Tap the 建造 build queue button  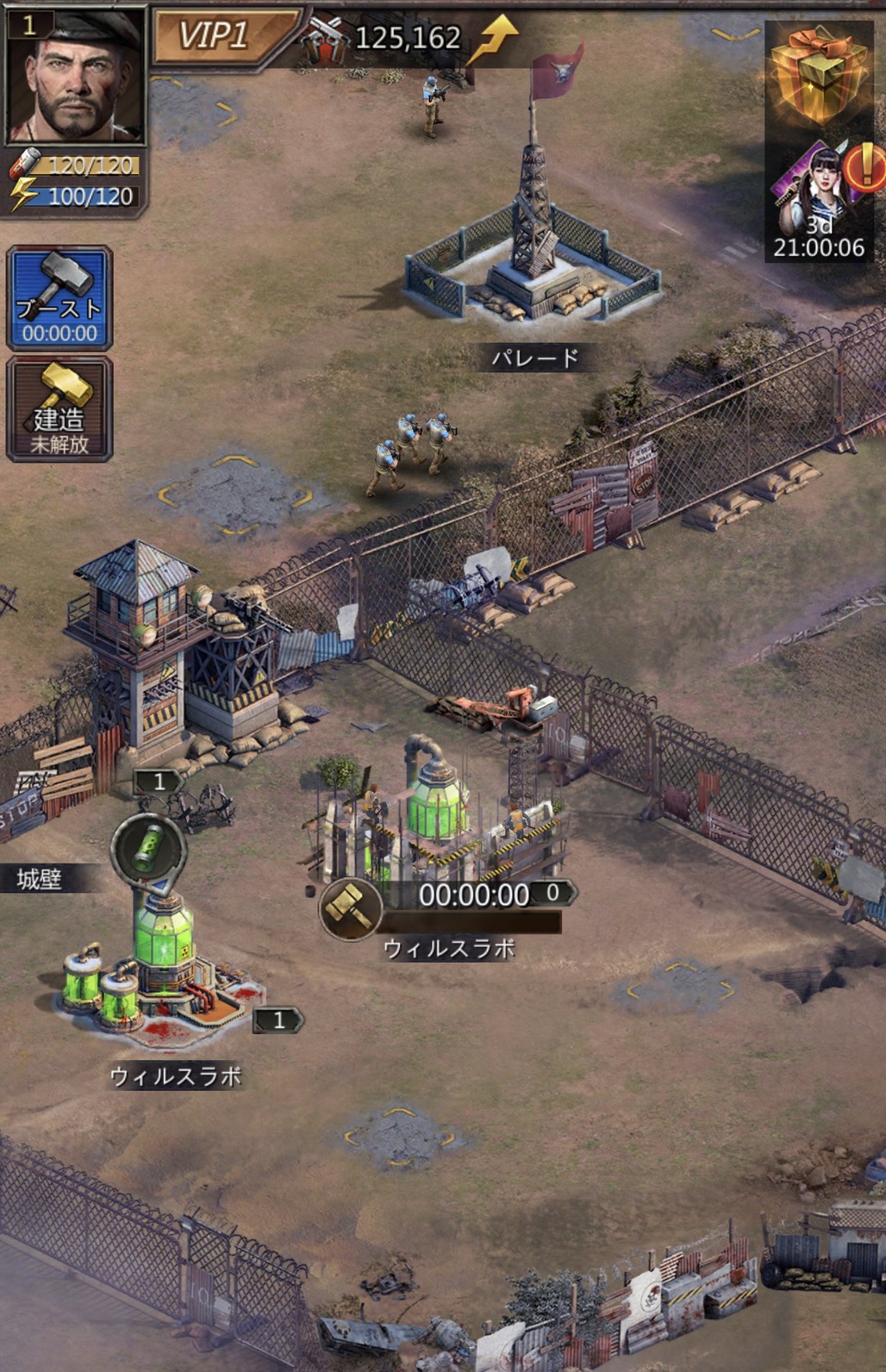59,408
